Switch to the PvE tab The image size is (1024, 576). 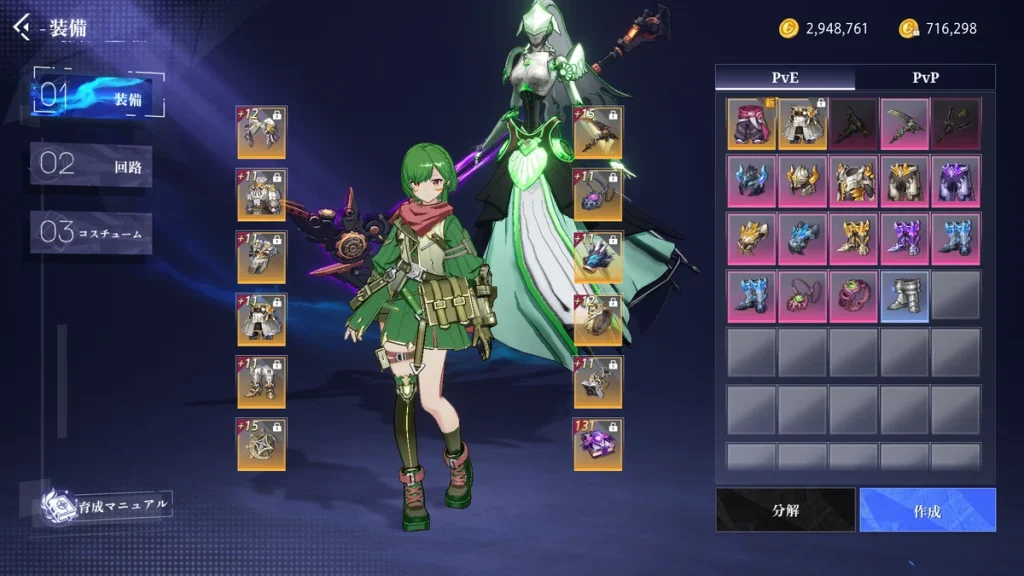(785, 78)
